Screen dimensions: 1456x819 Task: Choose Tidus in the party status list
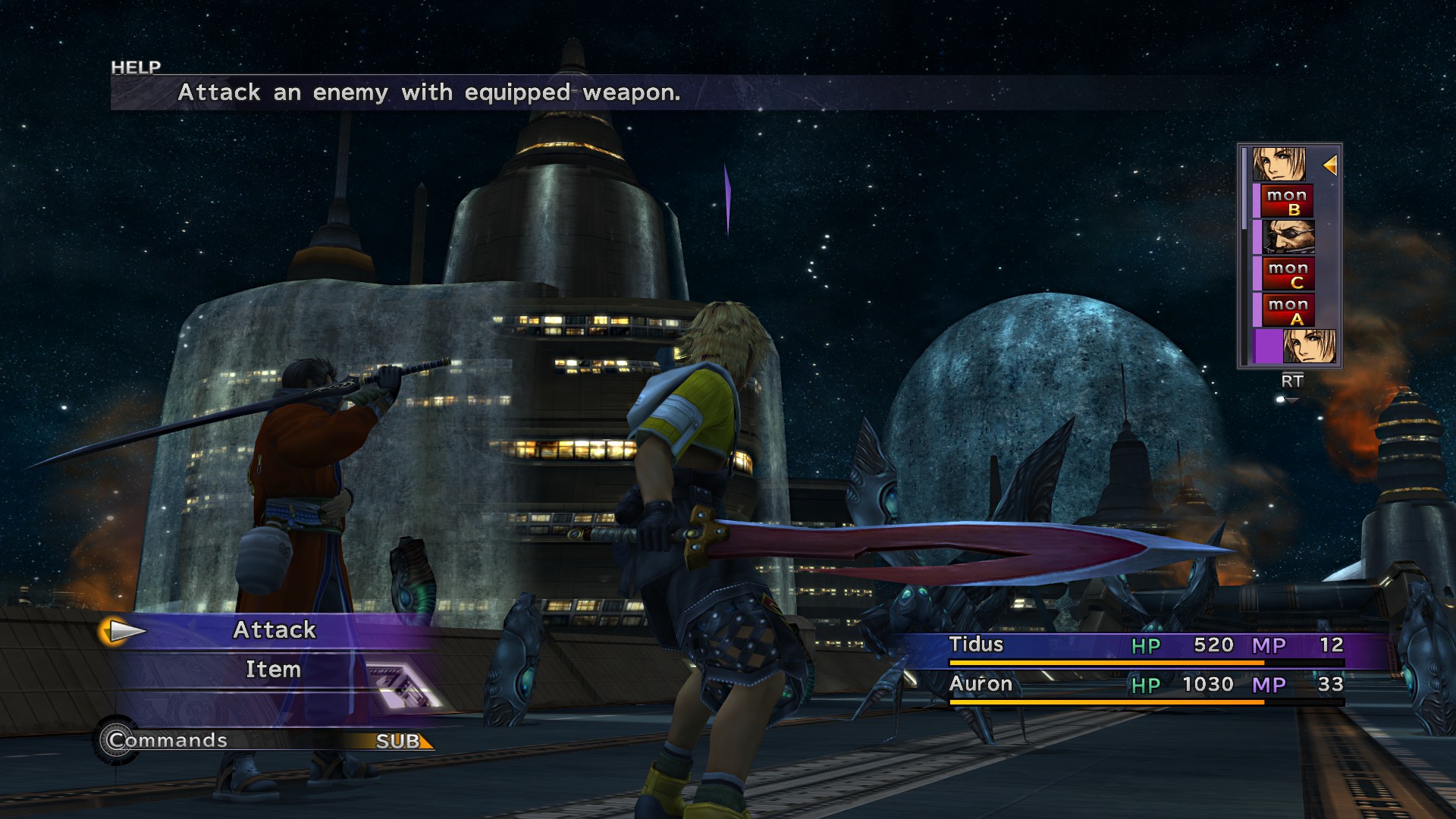pyautogui.click(x=976, y=645)
